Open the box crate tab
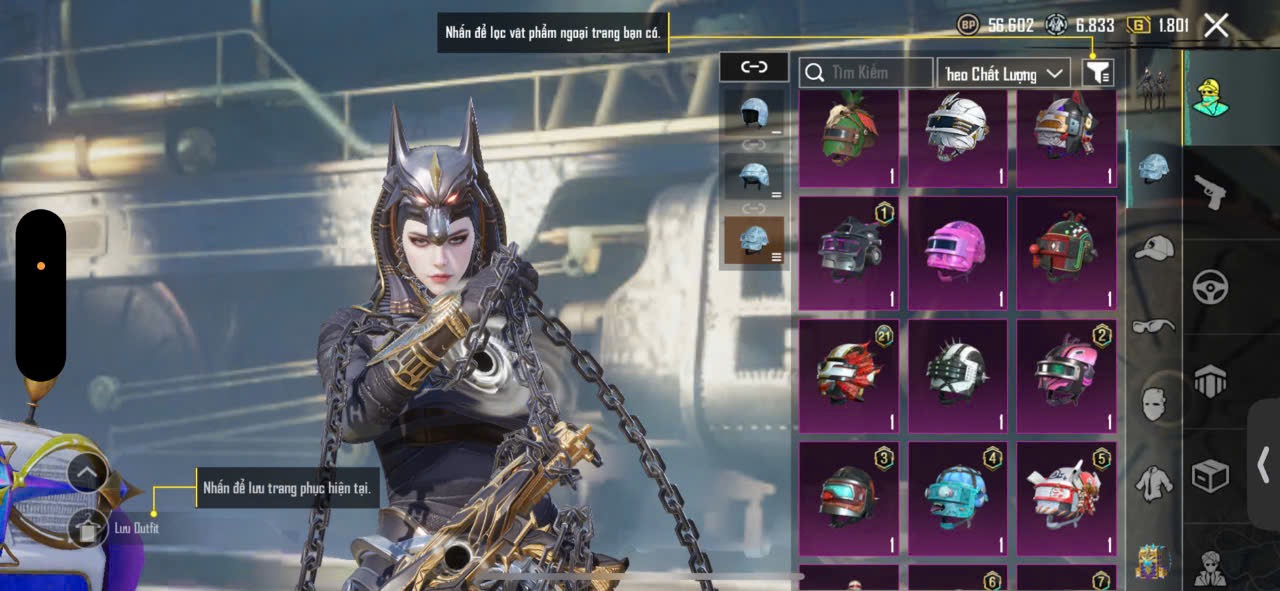1280x591 pixels. tap(1210, 476)
